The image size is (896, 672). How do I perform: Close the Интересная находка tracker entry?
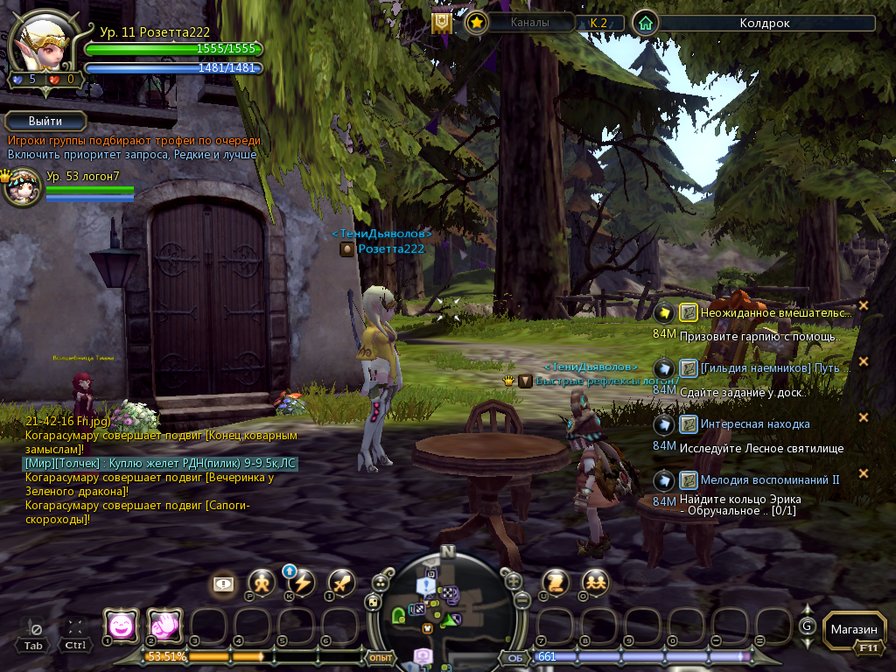863,418
